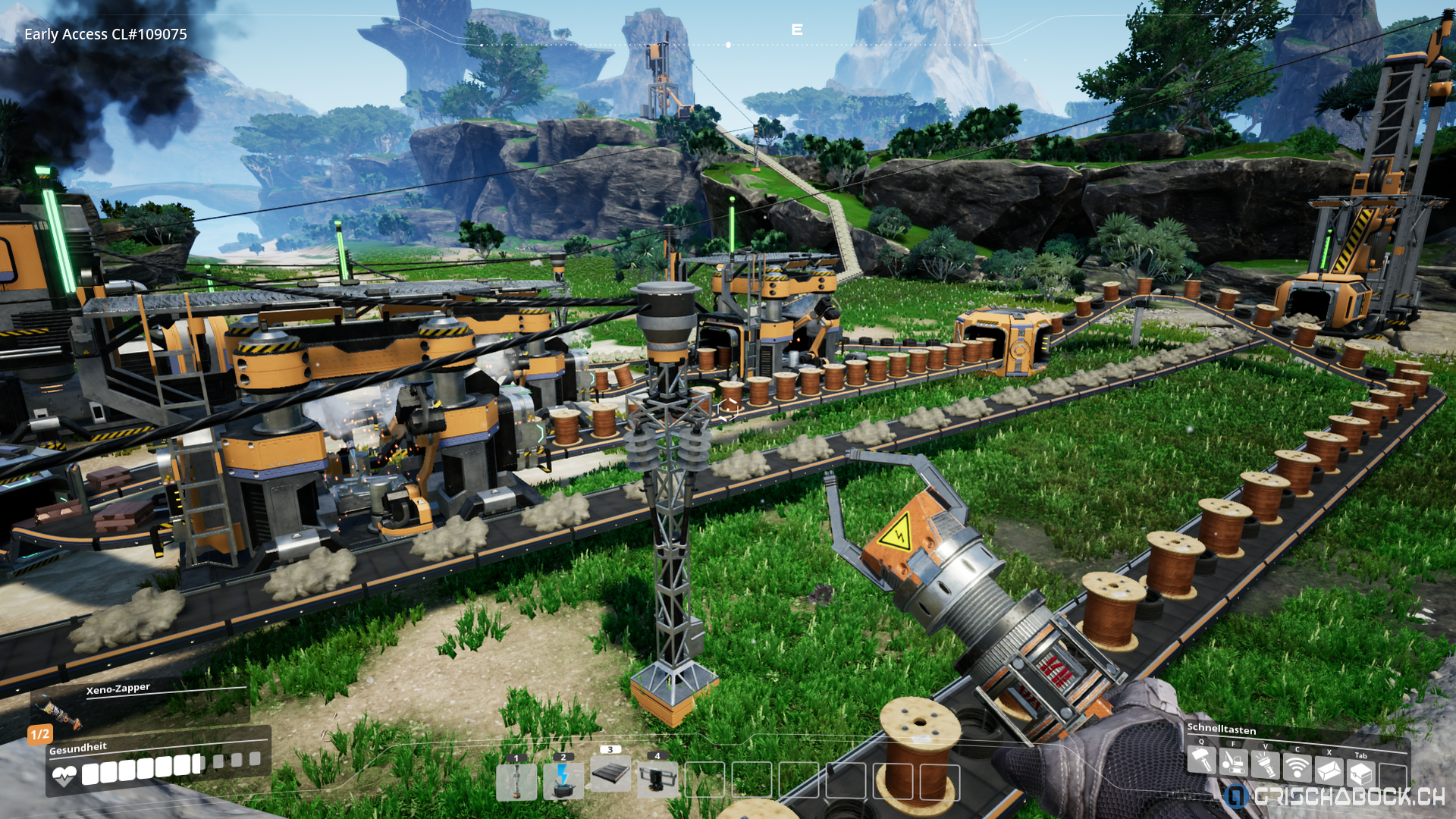The image size is (1456, 819).
Task: Choose the lightning bolt power line slot
Action: [563, 781]
